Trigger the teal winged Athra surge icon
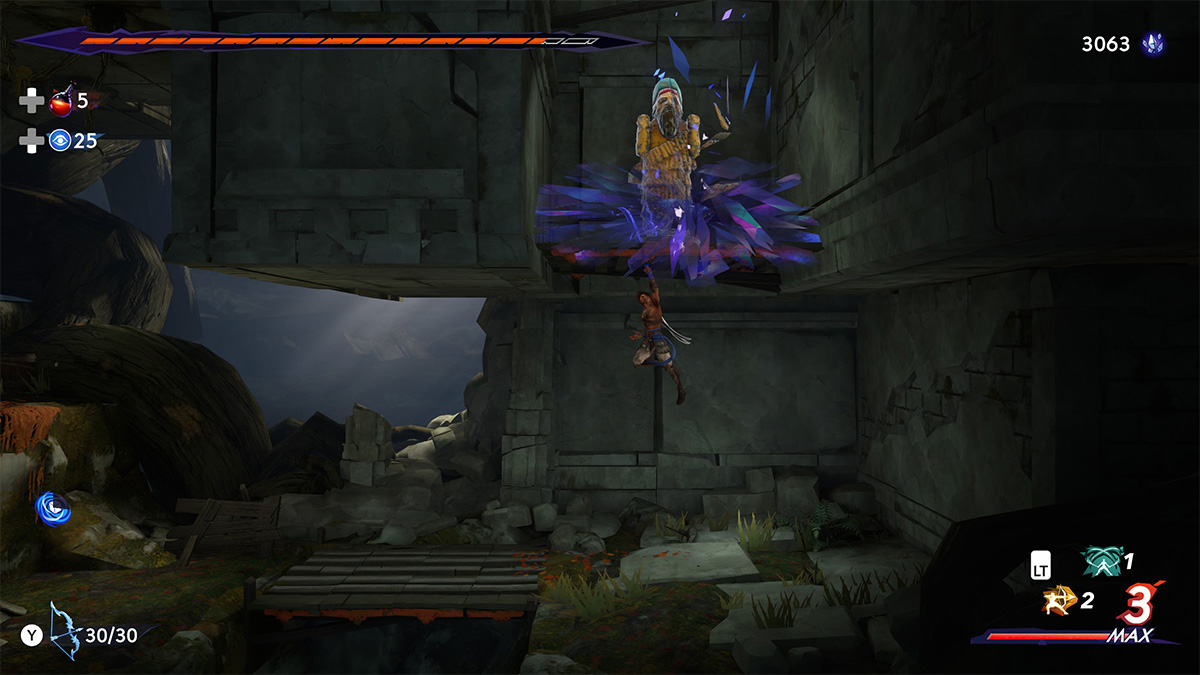This screenshot has height=675, width=1200. (1101, 563)
